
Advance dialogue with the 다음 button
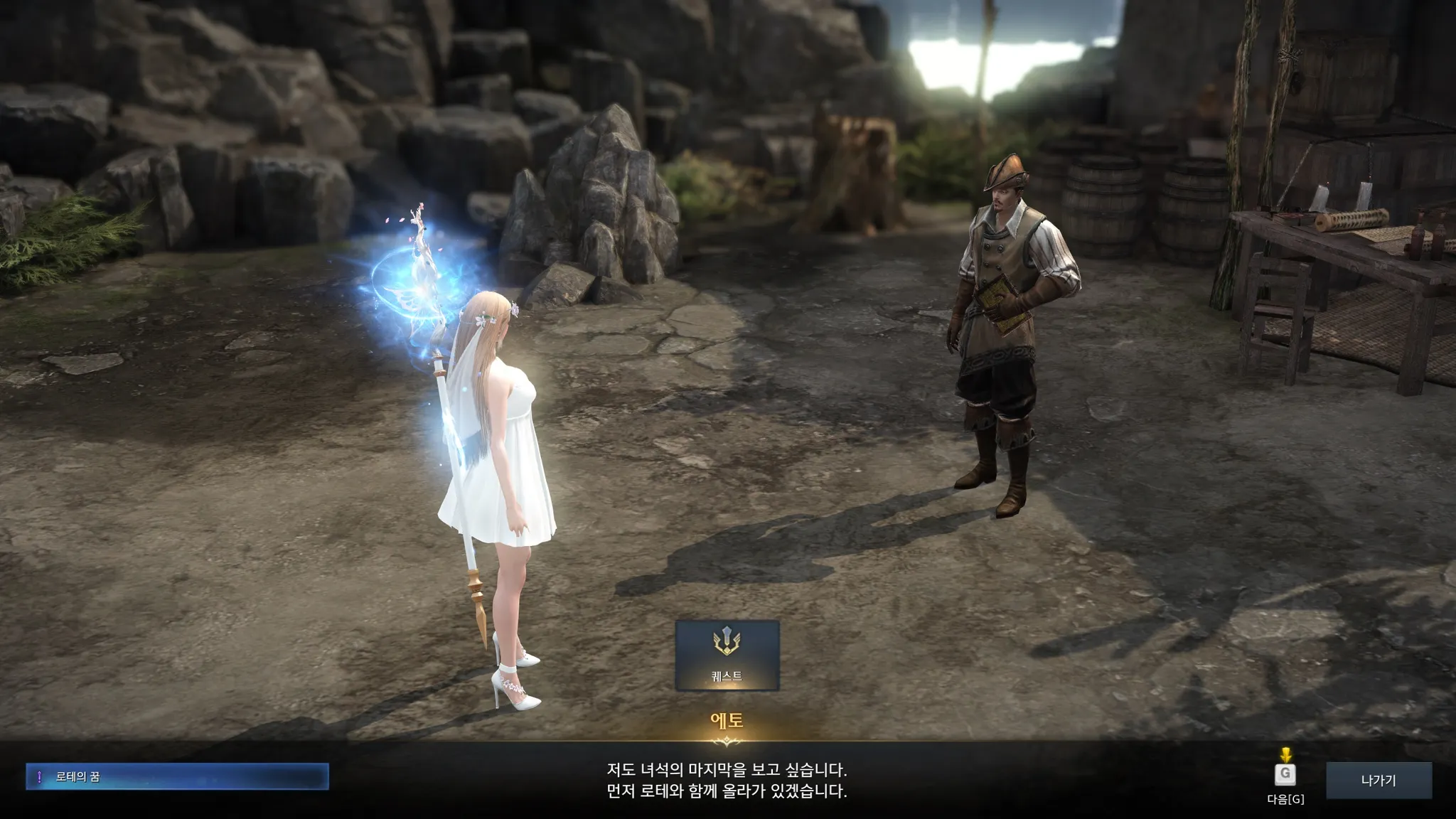coord(1285,775)
